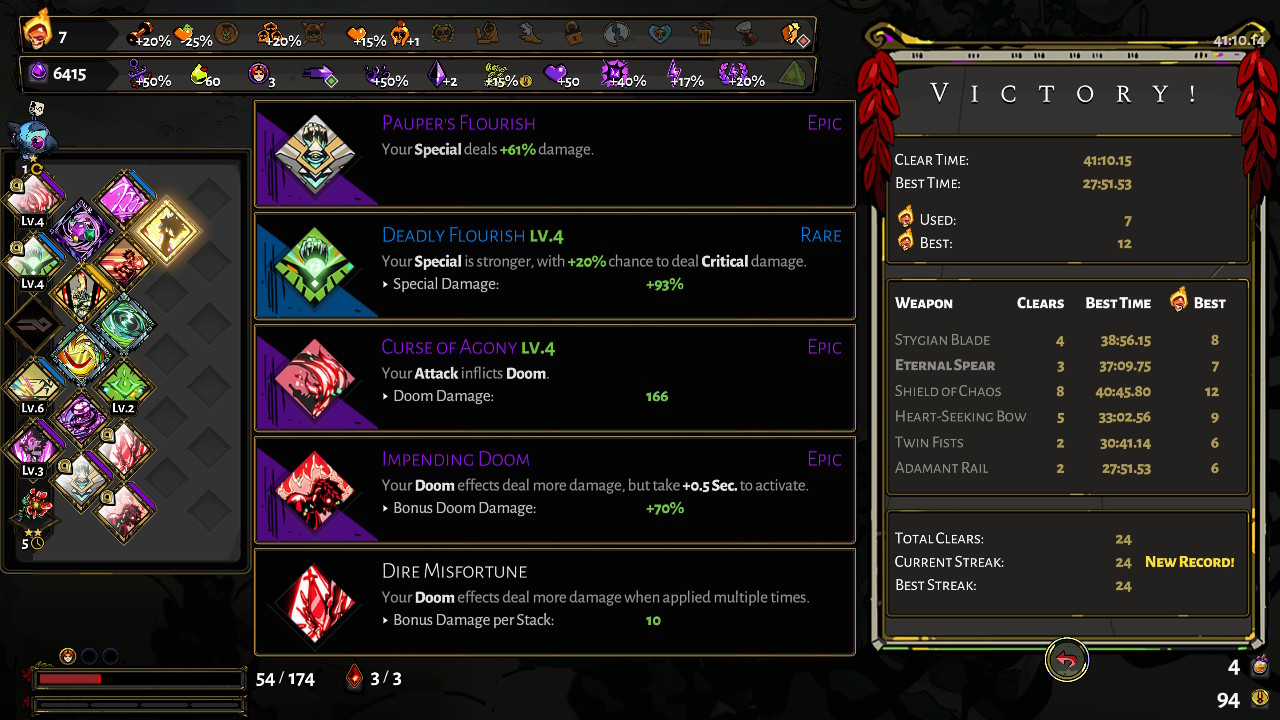Choose the Eternal Spear record row
This screenshot has width=1280, height=720.
[1066, 366]
